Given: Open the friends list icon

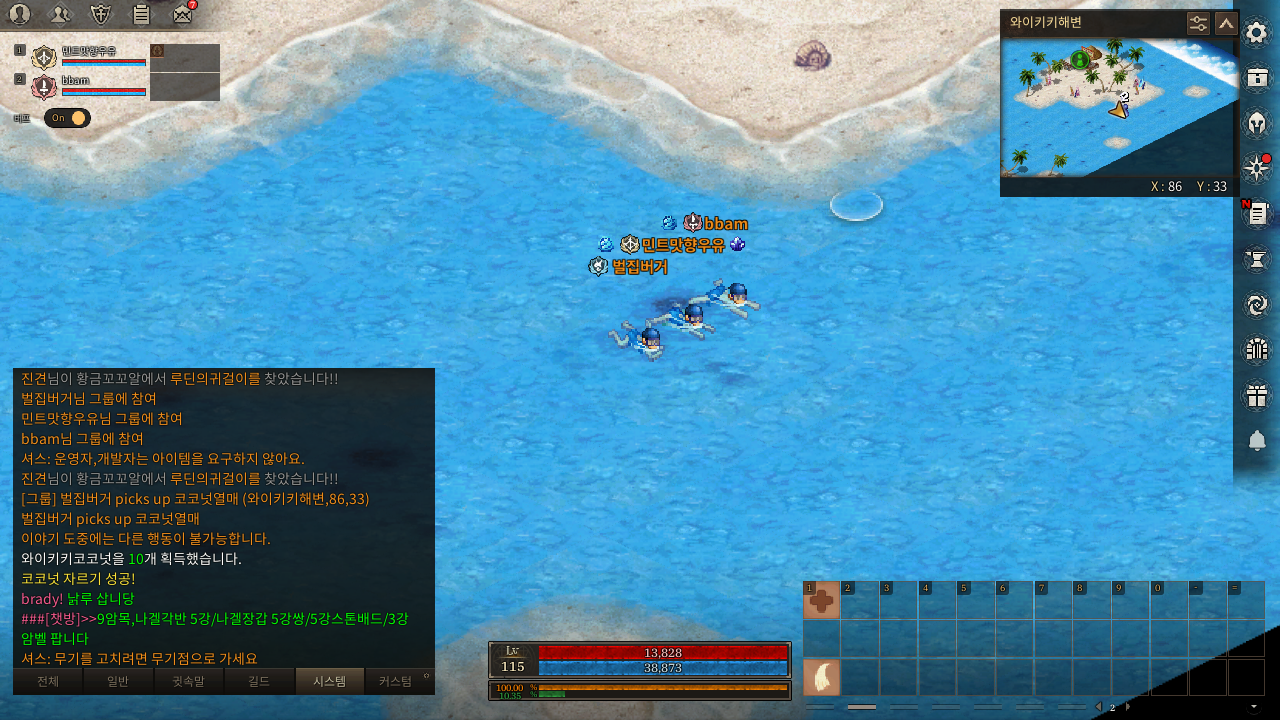Looking at the screenshot, I should coord(61,14).
